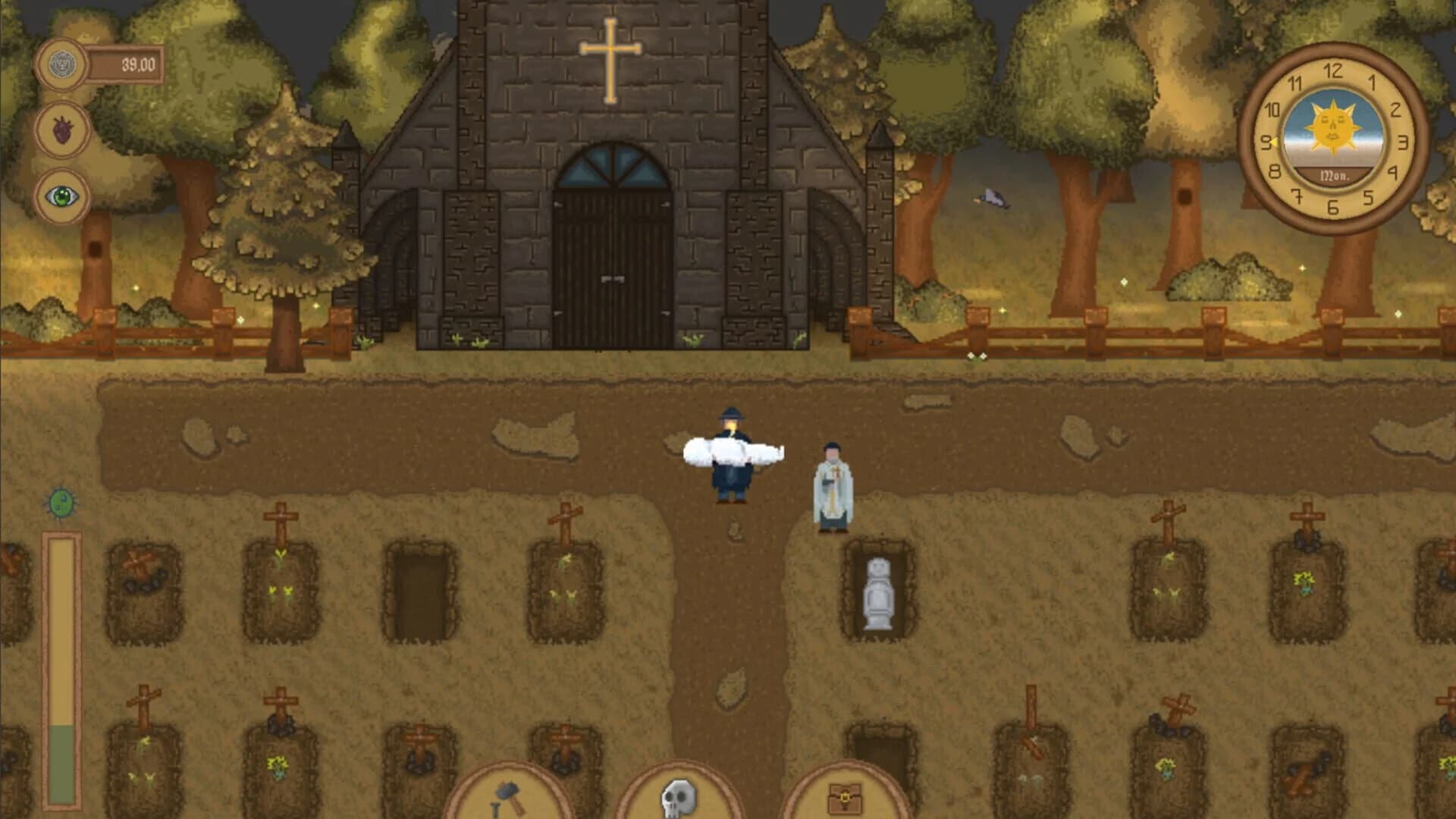Select the silver coin currency icon
Screen dimensions: 1456x819
click(62, 64)
